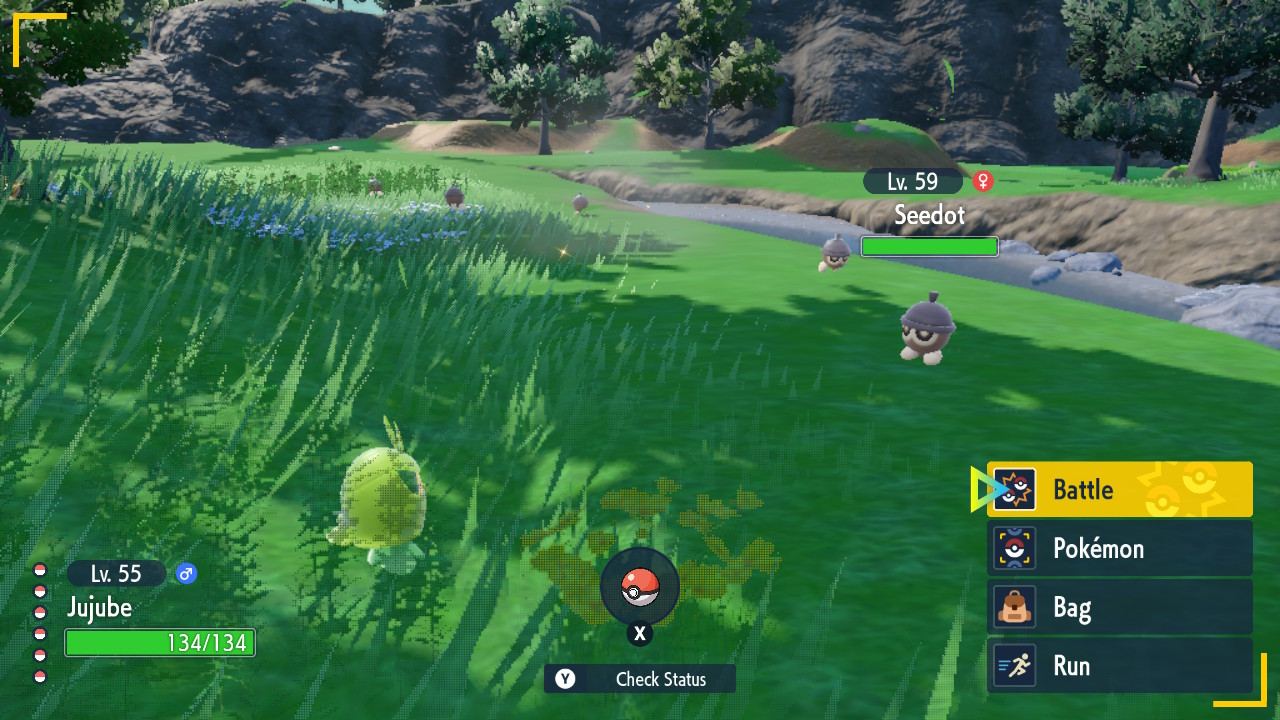Select the Battle command
1280x720 pixels.
(1119, 490)
